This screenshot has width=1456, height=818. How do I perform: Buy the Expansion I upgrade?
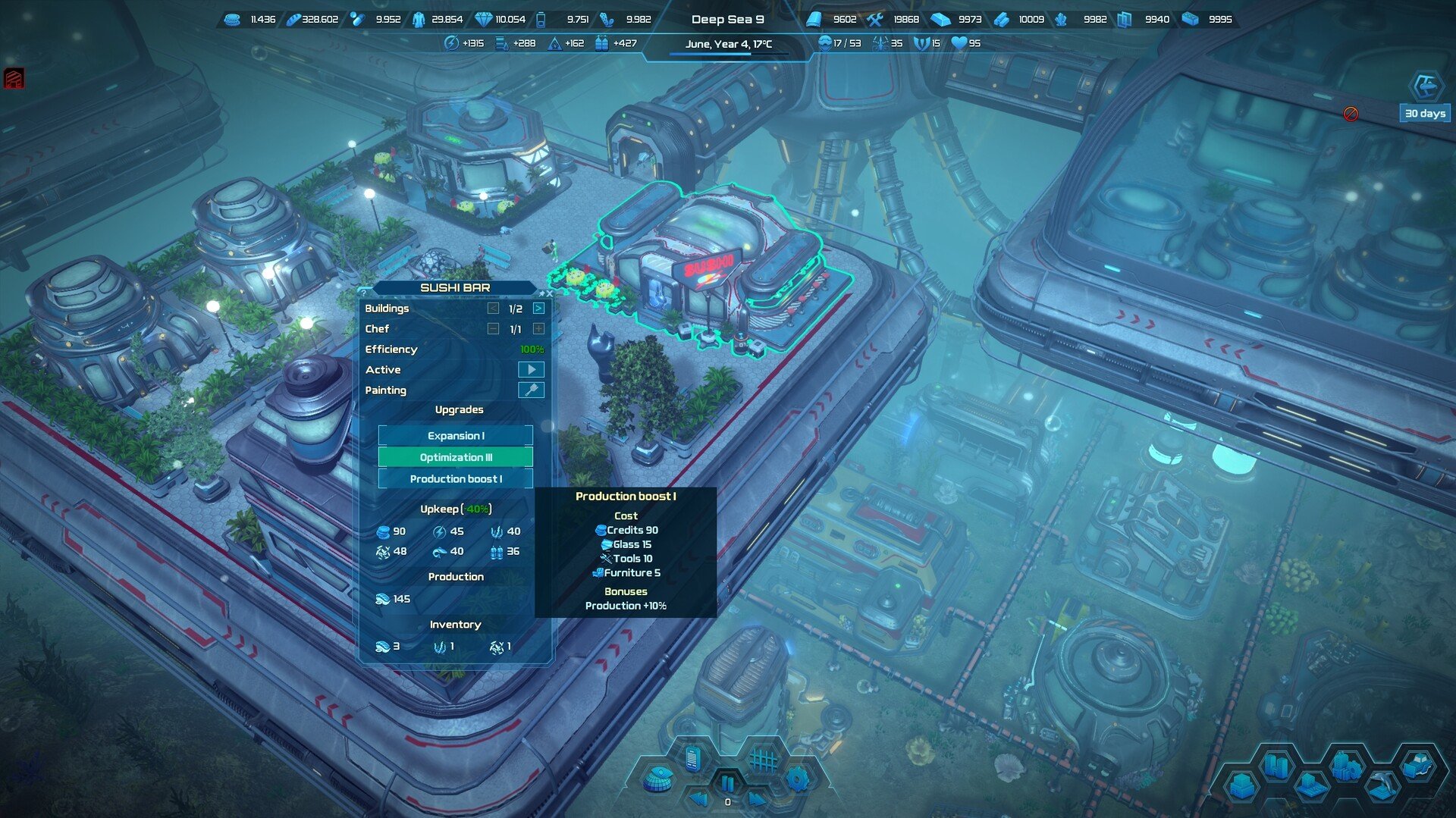tap(455, 436)
